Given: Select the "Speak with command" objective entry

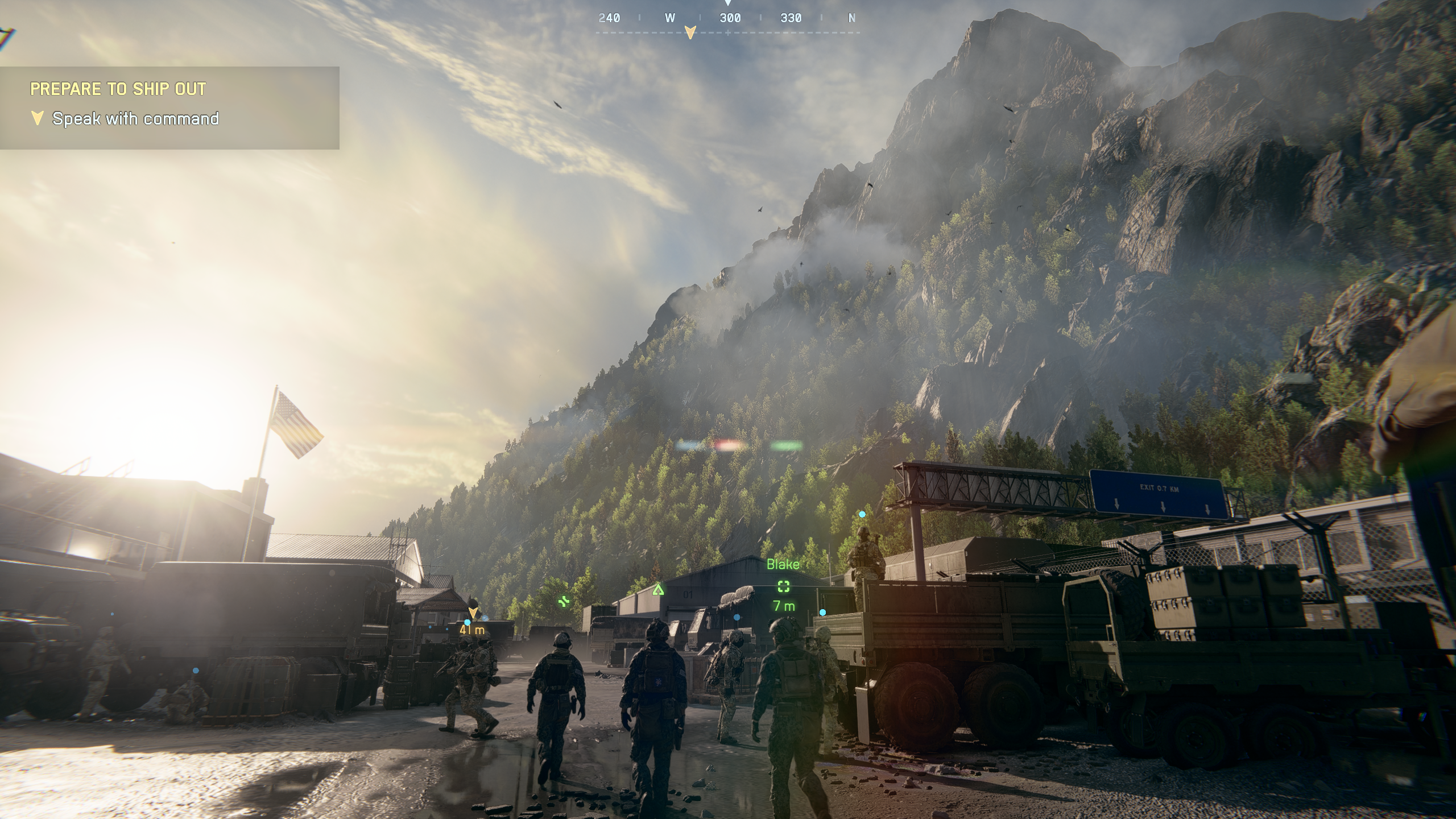Looking at the screenshot, I should [x=135, y=119].
